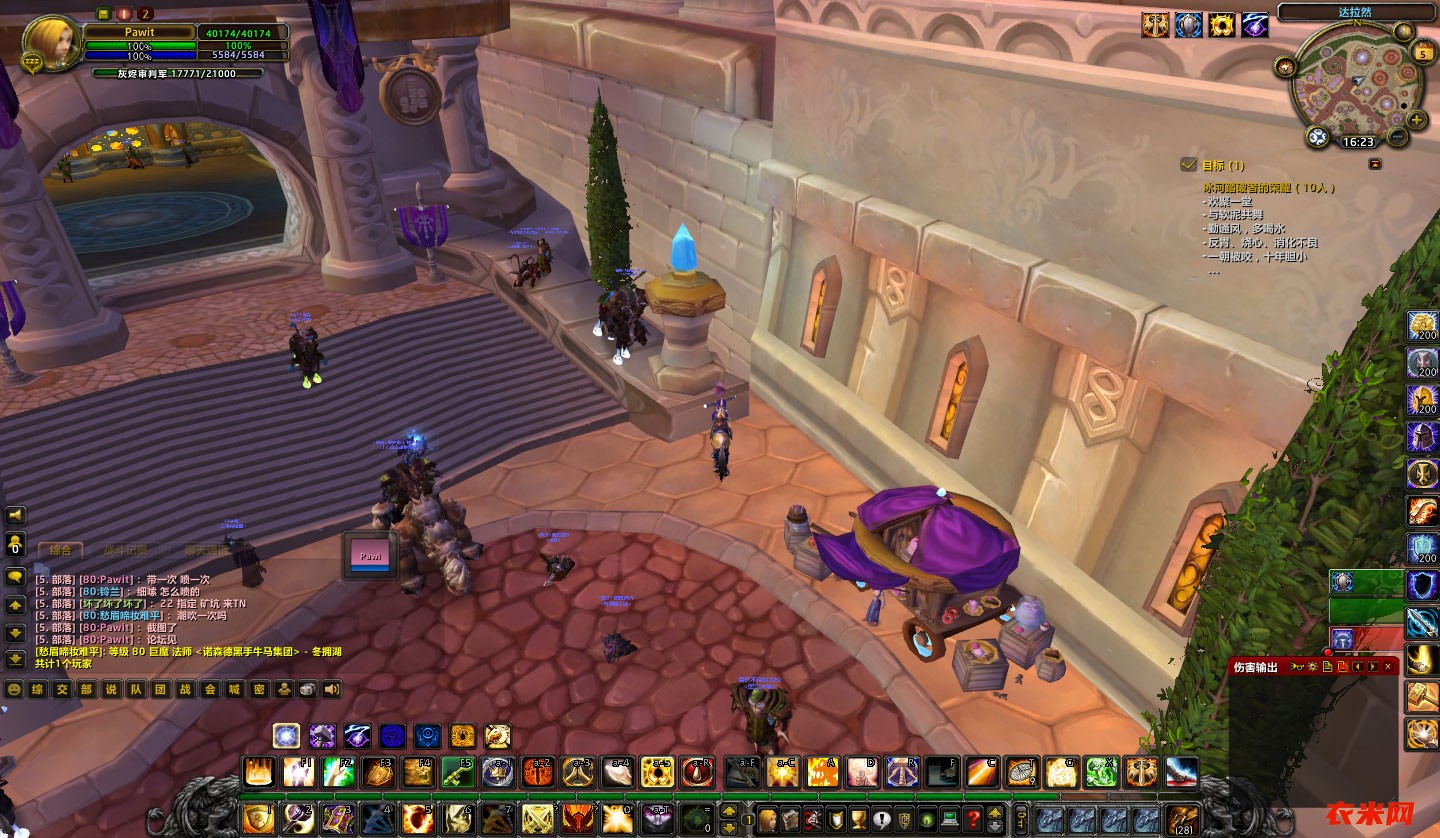Switch to the 综合 chat tab
The image size is (1440, 838).
click(x=60, y=549)
